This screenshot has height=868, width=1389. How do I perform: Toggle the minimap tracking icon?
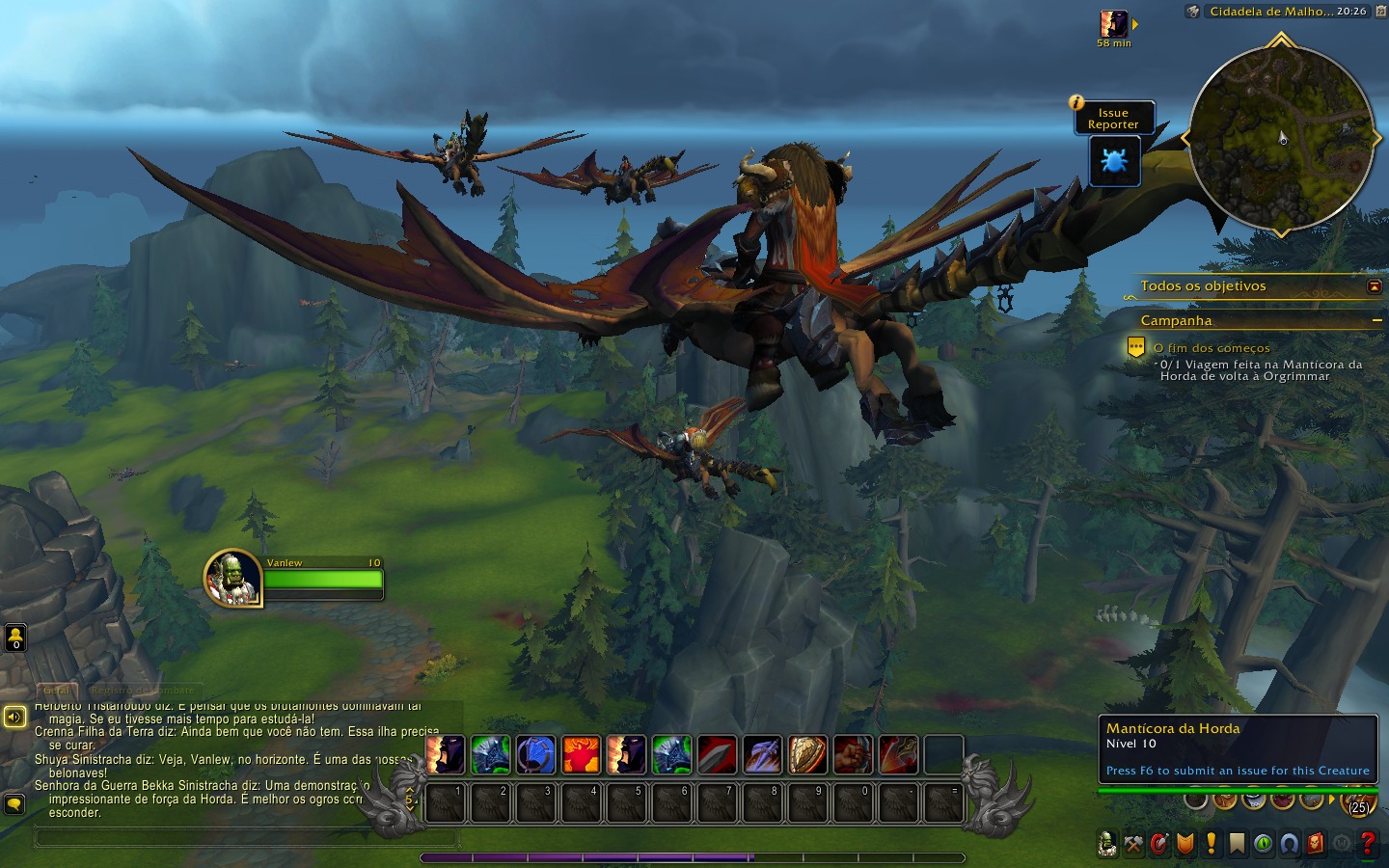[1193, 12]
